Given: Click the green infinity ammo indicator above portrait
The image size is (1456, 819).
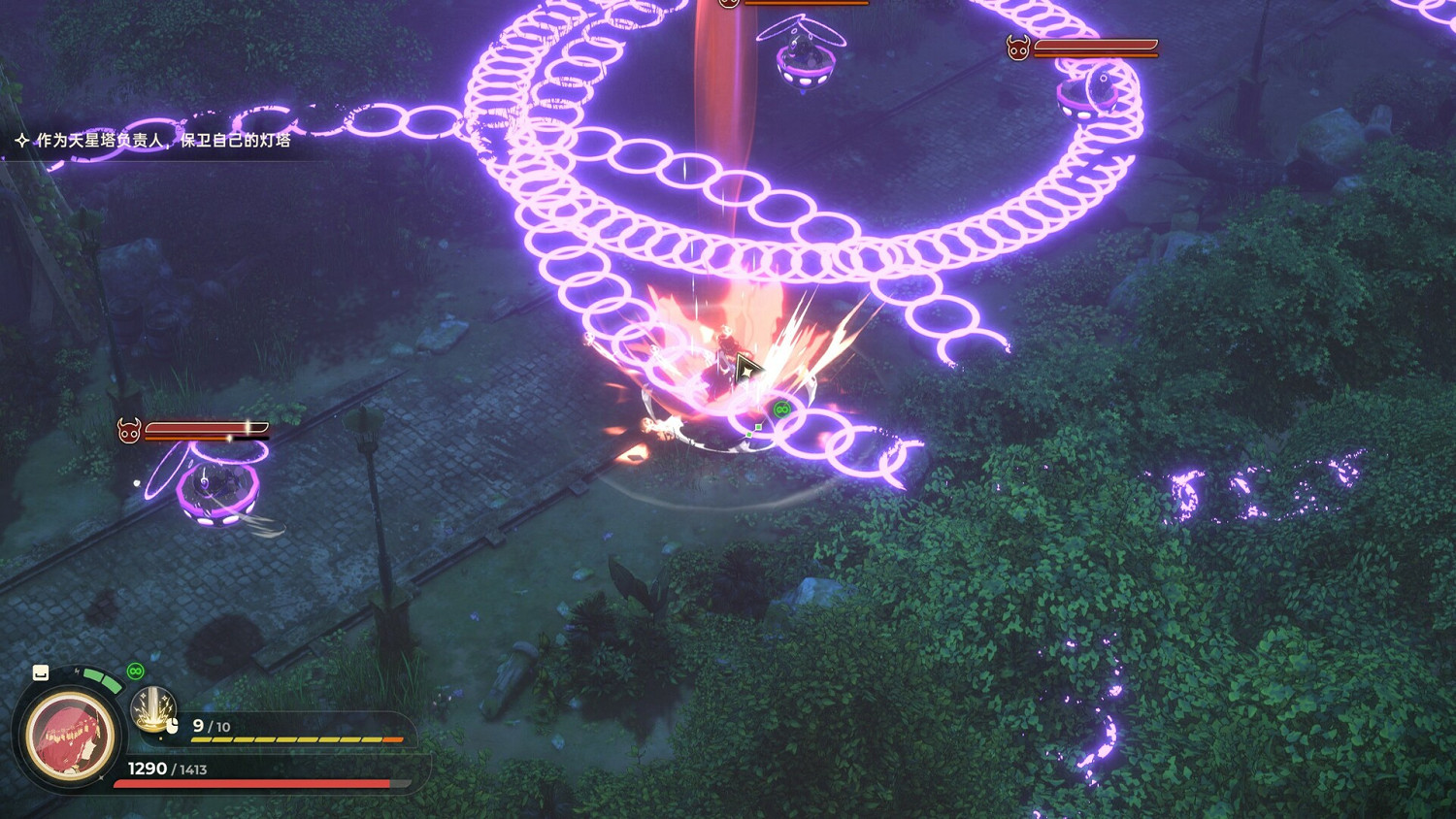Looking at the screenshot, I should 135,672.
